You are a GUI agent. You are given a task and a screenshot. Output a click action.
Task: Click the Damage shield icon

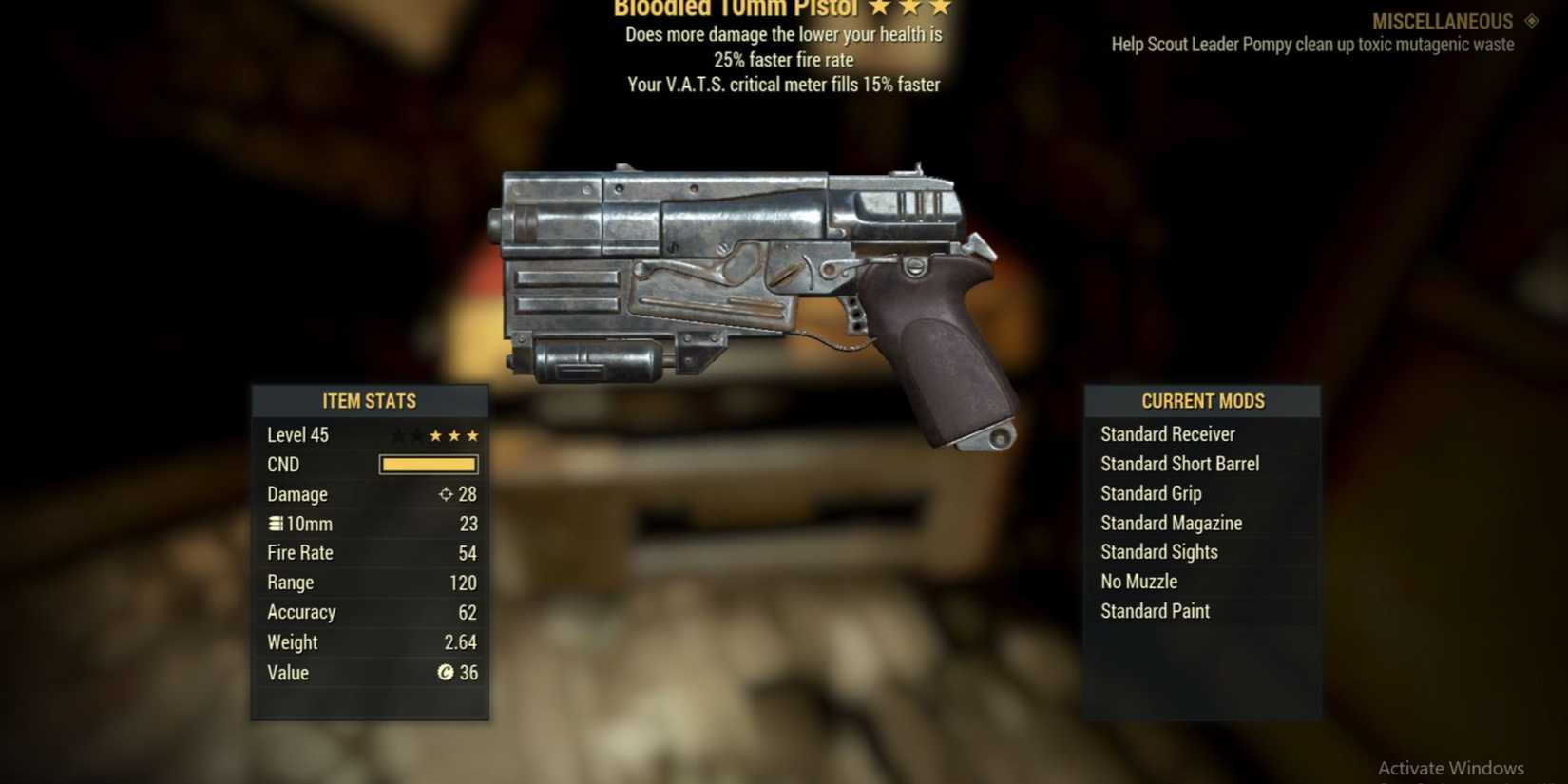[x=444, y=494]
